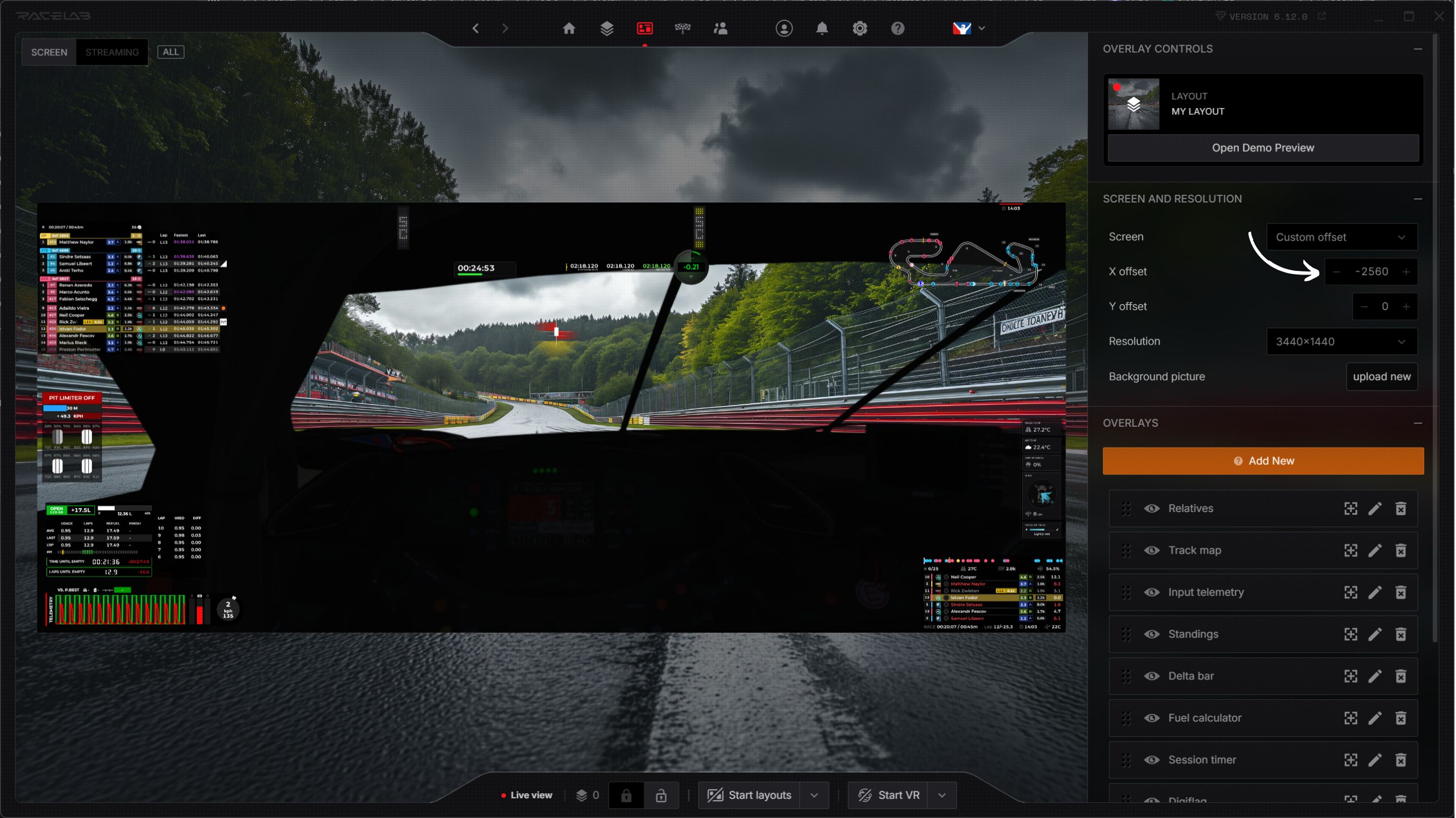
Task: Go to the home icon
Action: (568, 28)
